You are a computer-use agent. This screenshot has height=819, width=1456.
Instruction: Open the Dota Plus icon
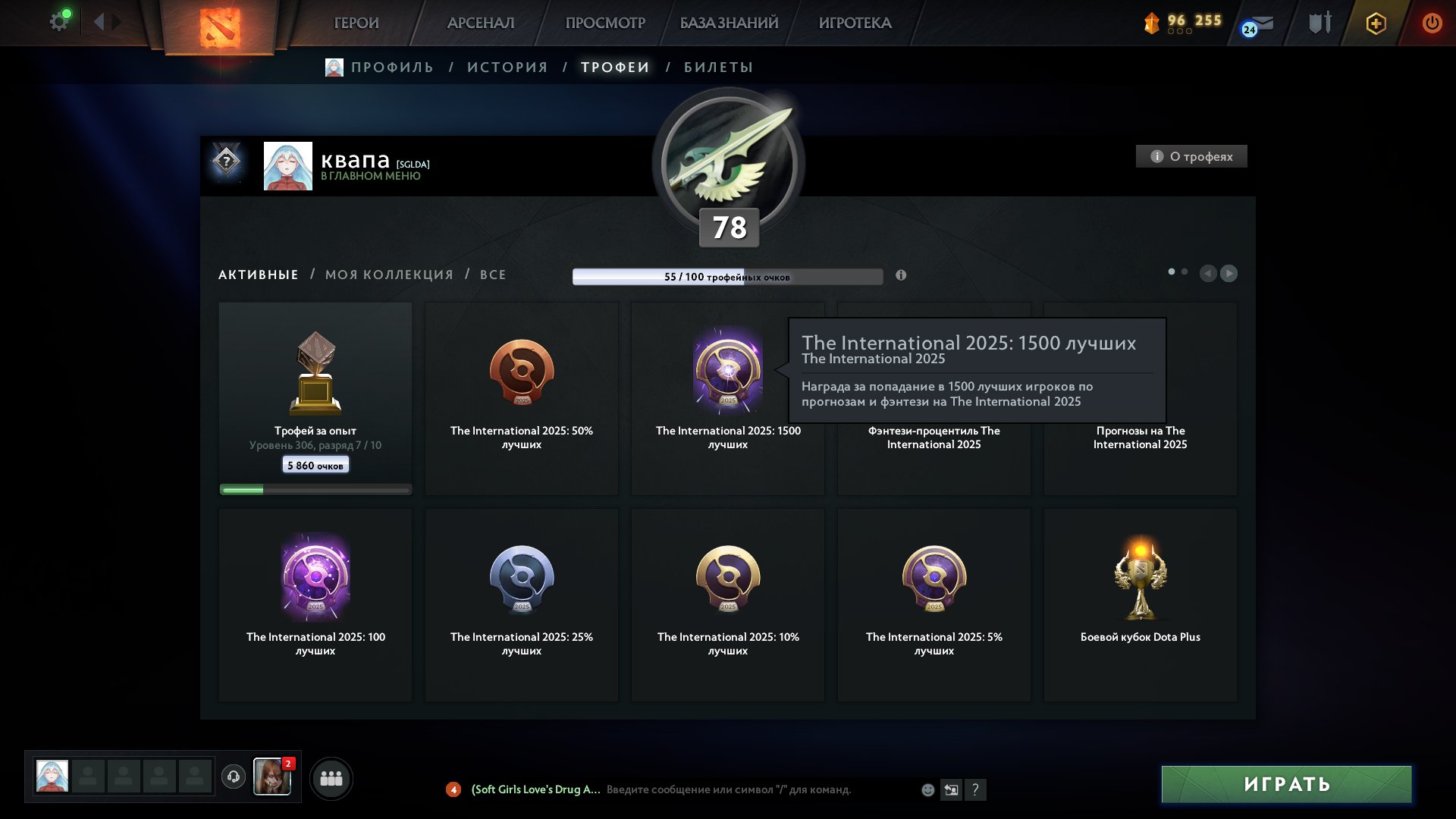click(1375, 24)
